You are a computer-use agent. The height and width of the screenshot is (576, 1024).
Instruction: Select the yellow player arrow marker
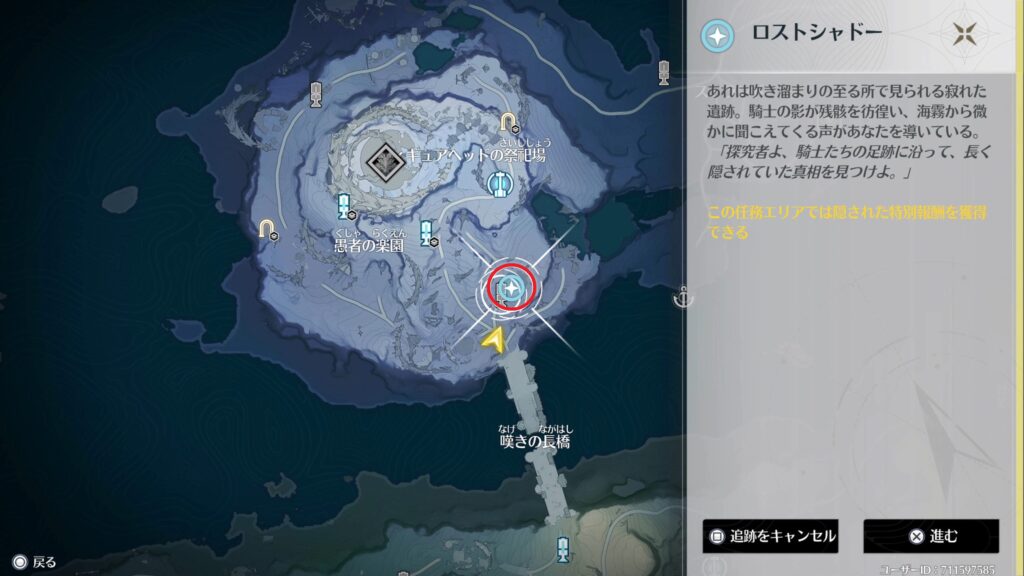coord(494,341)
